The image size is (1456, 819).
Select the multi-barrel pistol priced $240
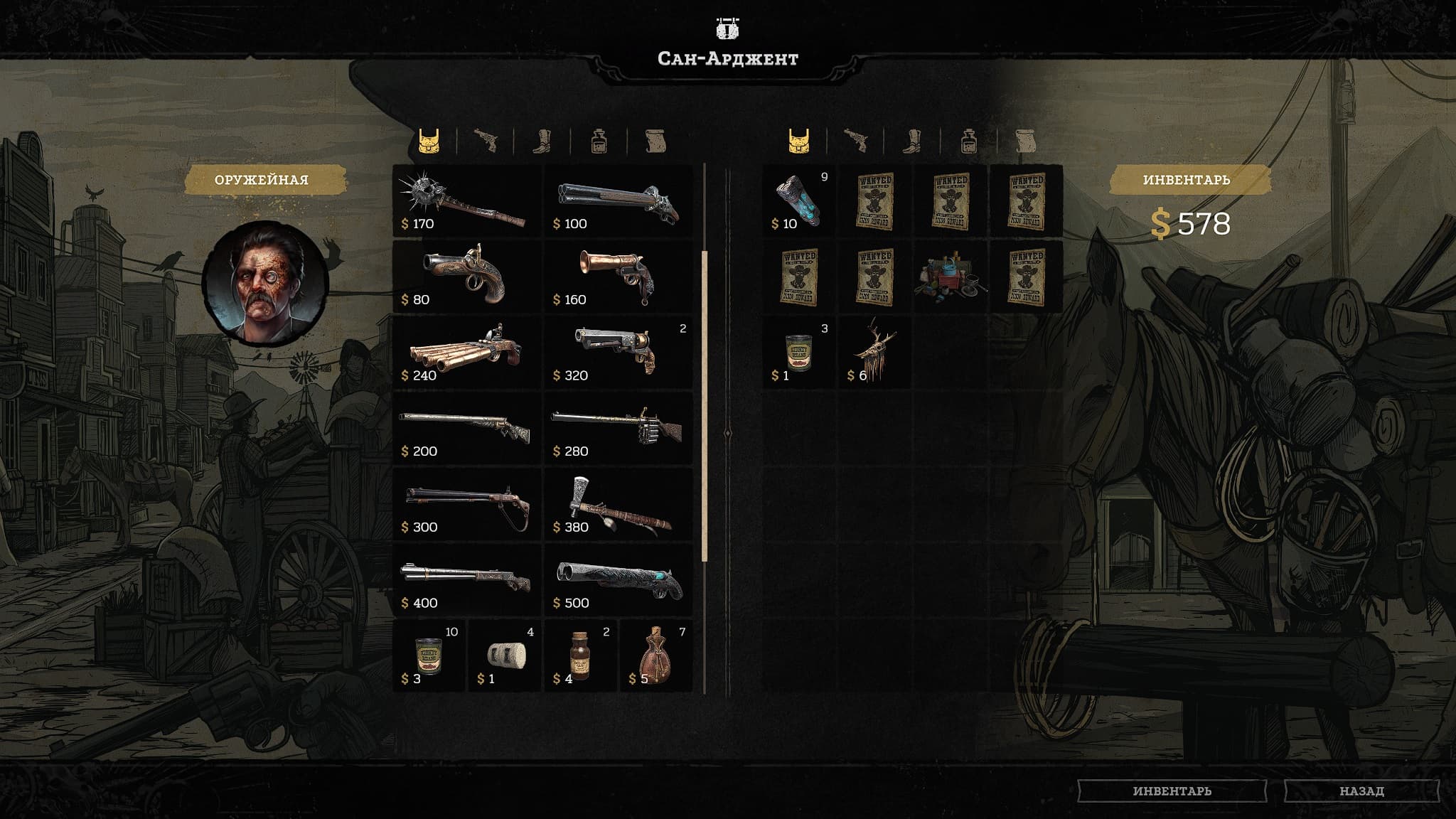(x=467, y=353)
